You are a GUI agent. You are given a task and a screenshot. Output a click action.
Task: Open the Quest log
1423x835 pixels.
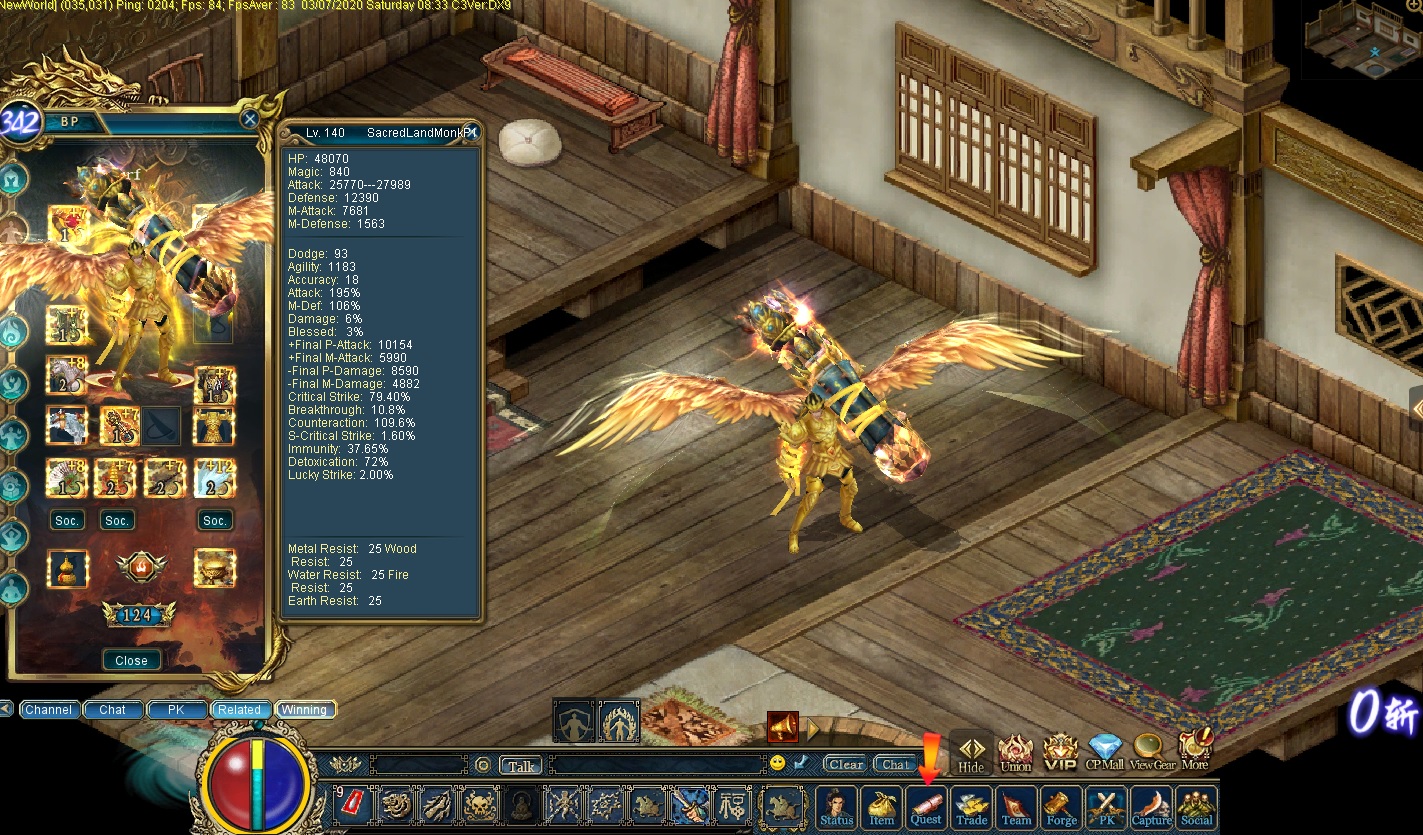coord(926,806)
